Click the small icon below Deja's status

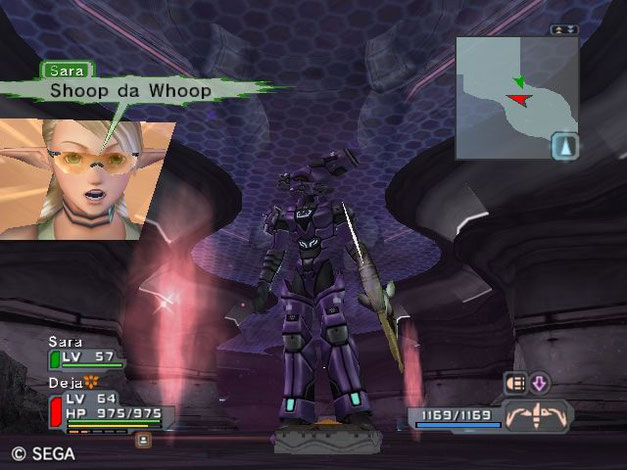[145, 437]
